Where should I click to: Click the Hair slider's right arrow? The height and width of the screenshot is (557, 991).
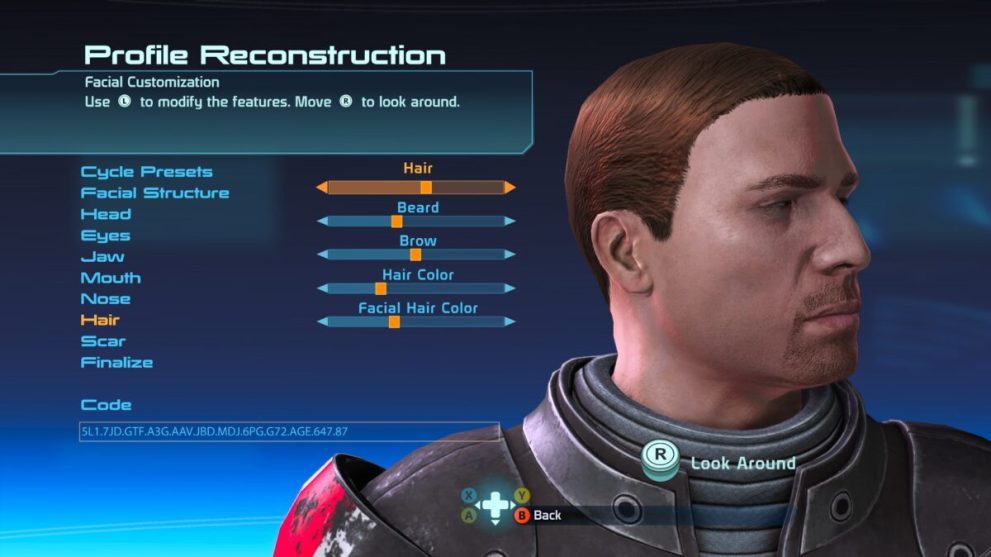pyautogui.click(x=510, y=187)
